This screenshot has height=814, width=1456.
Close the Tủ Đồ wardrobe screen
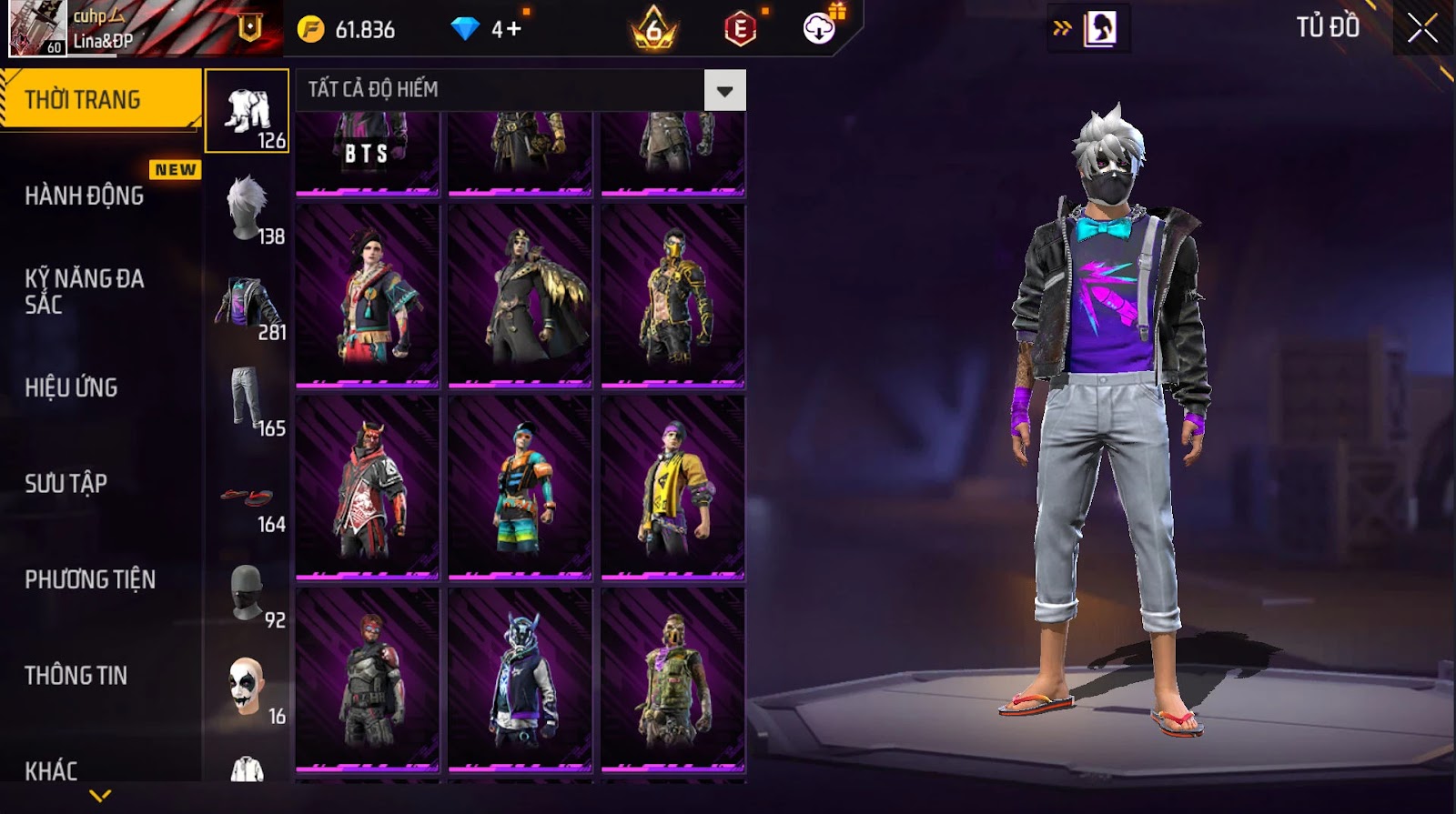(x=1421, y=29)
